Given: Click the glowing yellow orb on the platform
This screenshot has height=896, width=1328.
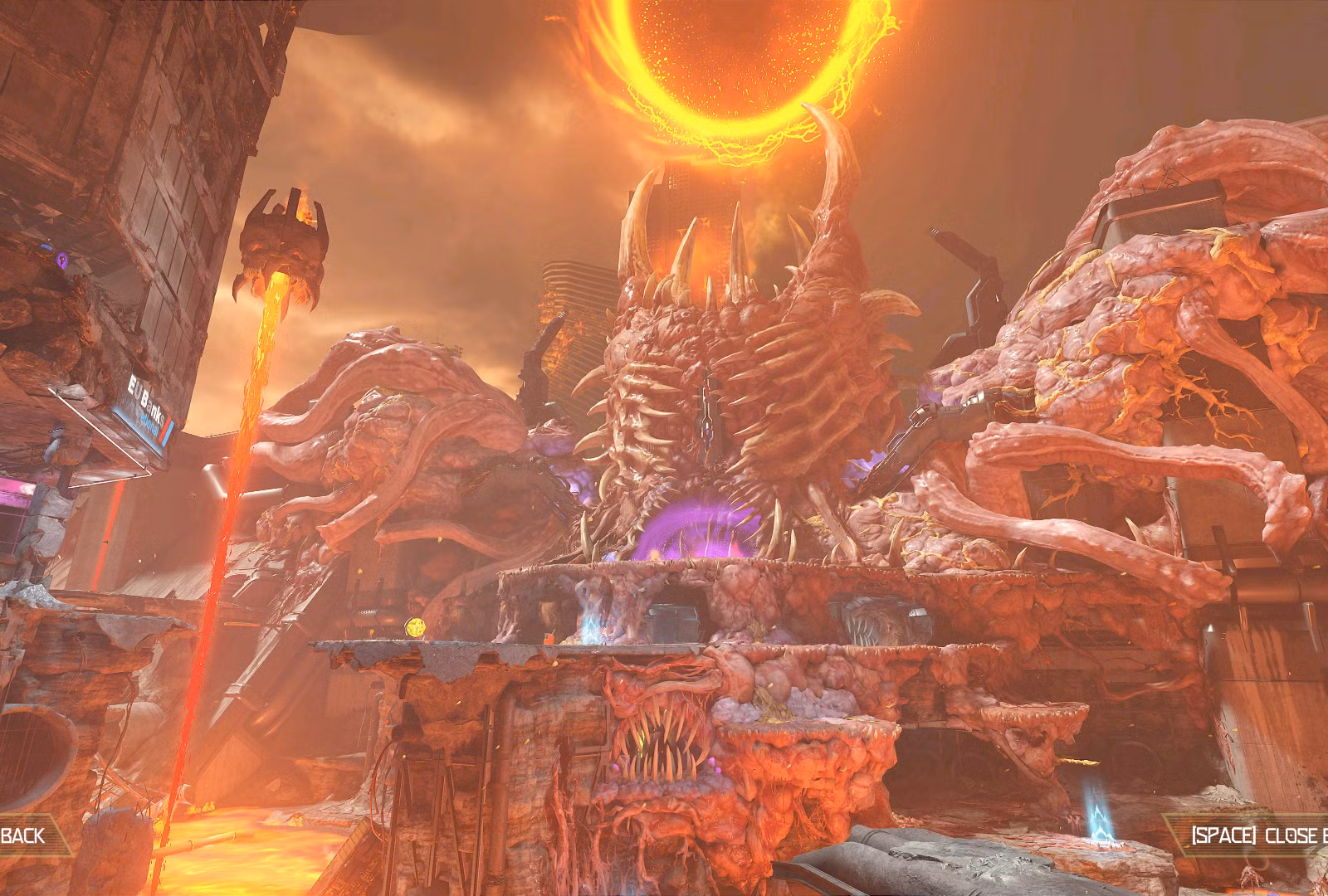Looking at the screenshot, I should pos(415,628).
